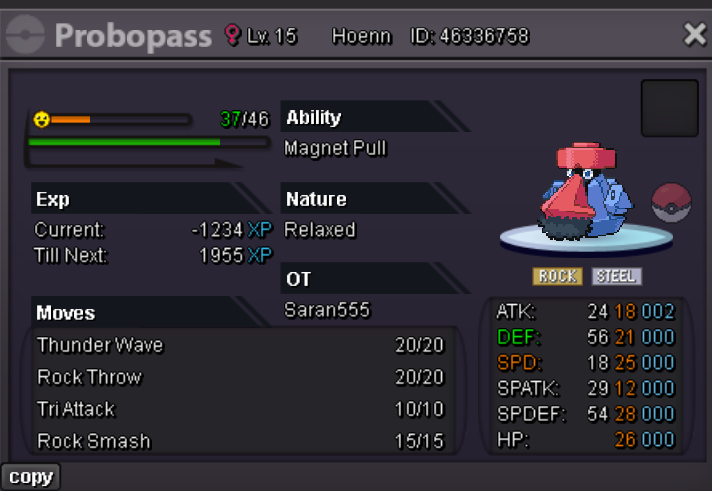712x491 pixels.
Task: Click the empty held item slot
Action: 669,108
